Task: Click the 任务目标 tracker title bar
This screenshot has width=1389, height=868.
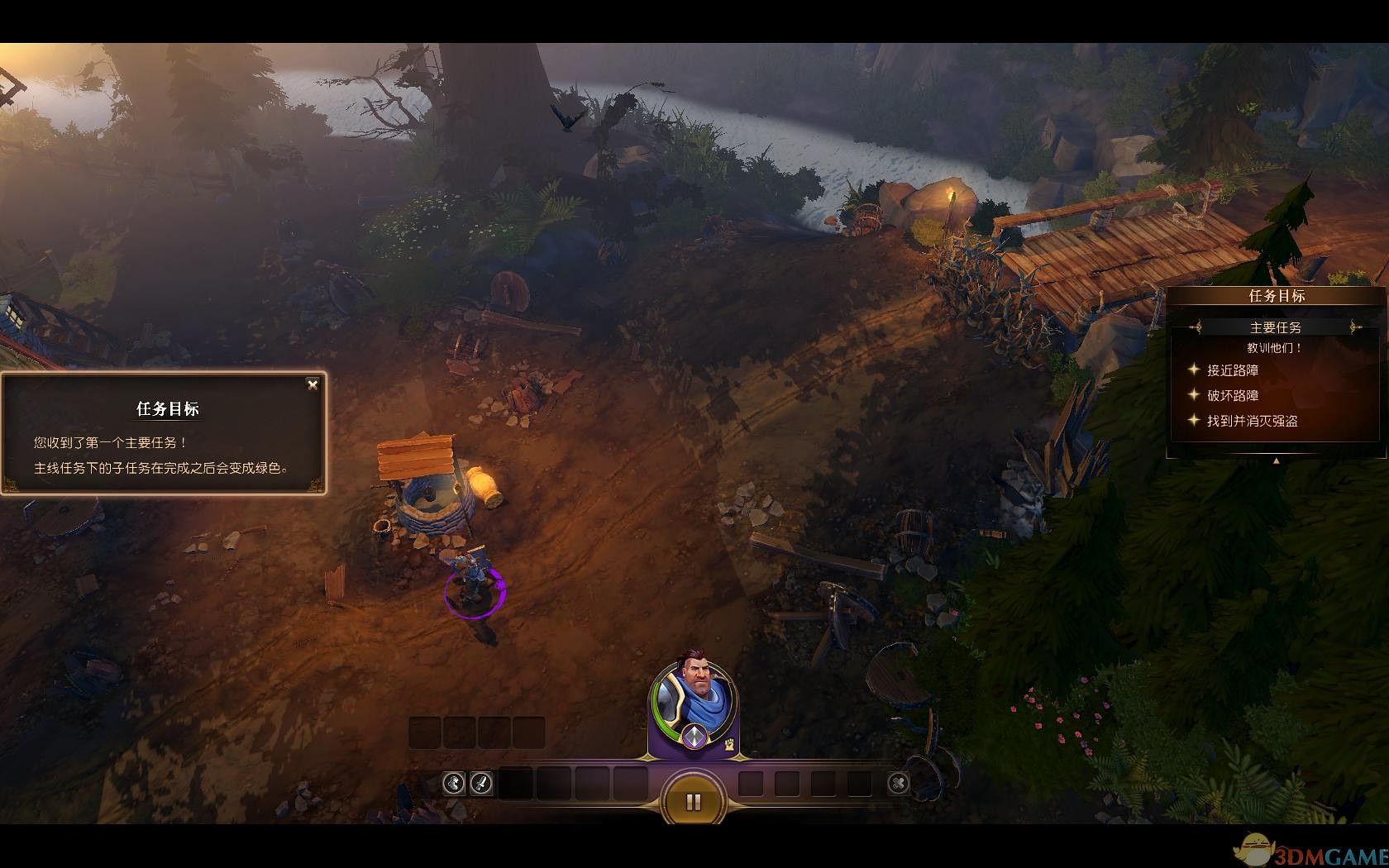Action: (1276, 296)
